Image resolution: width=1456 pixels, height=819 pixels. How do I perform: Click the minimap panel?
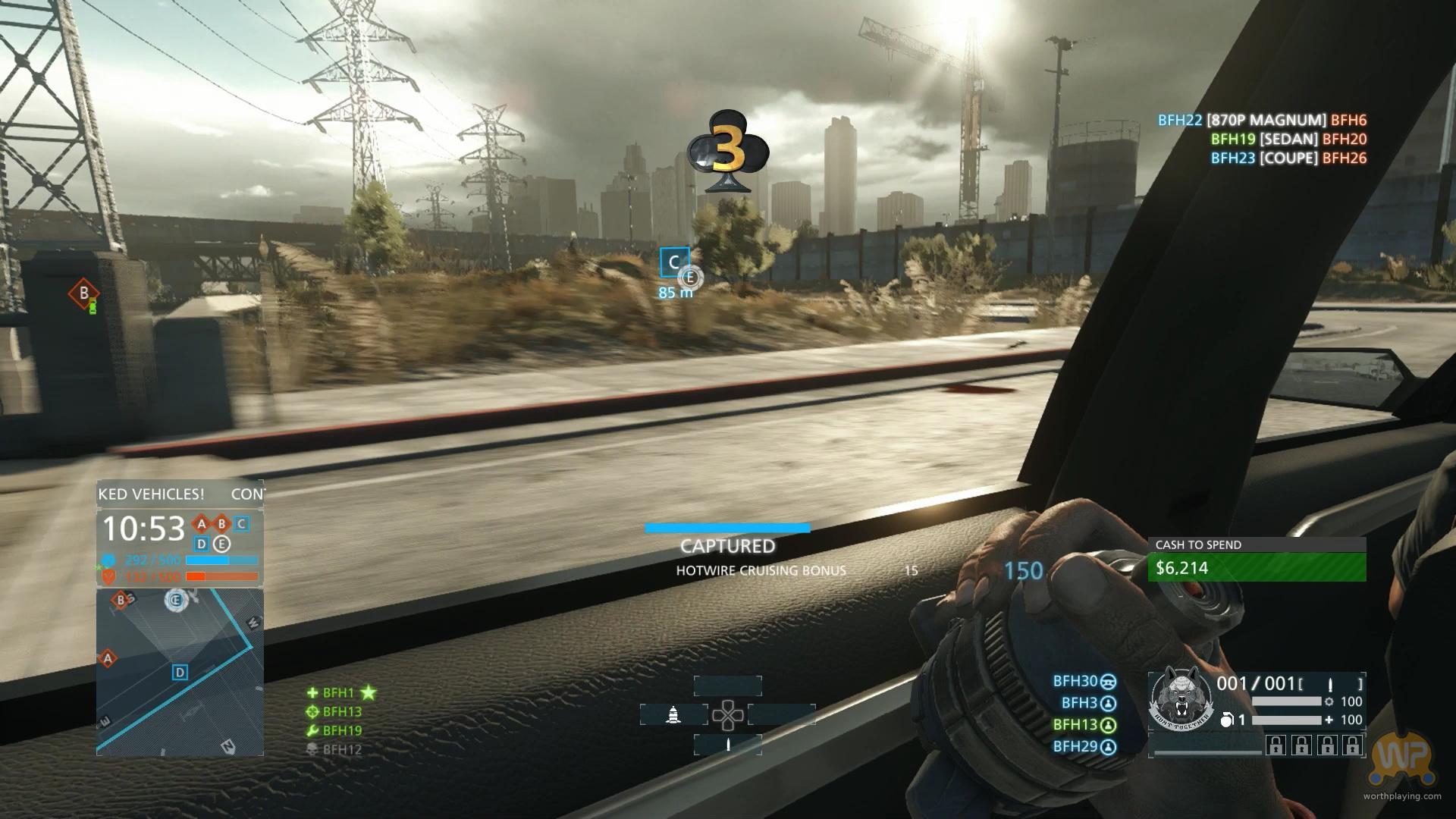(x=180, y=672)
